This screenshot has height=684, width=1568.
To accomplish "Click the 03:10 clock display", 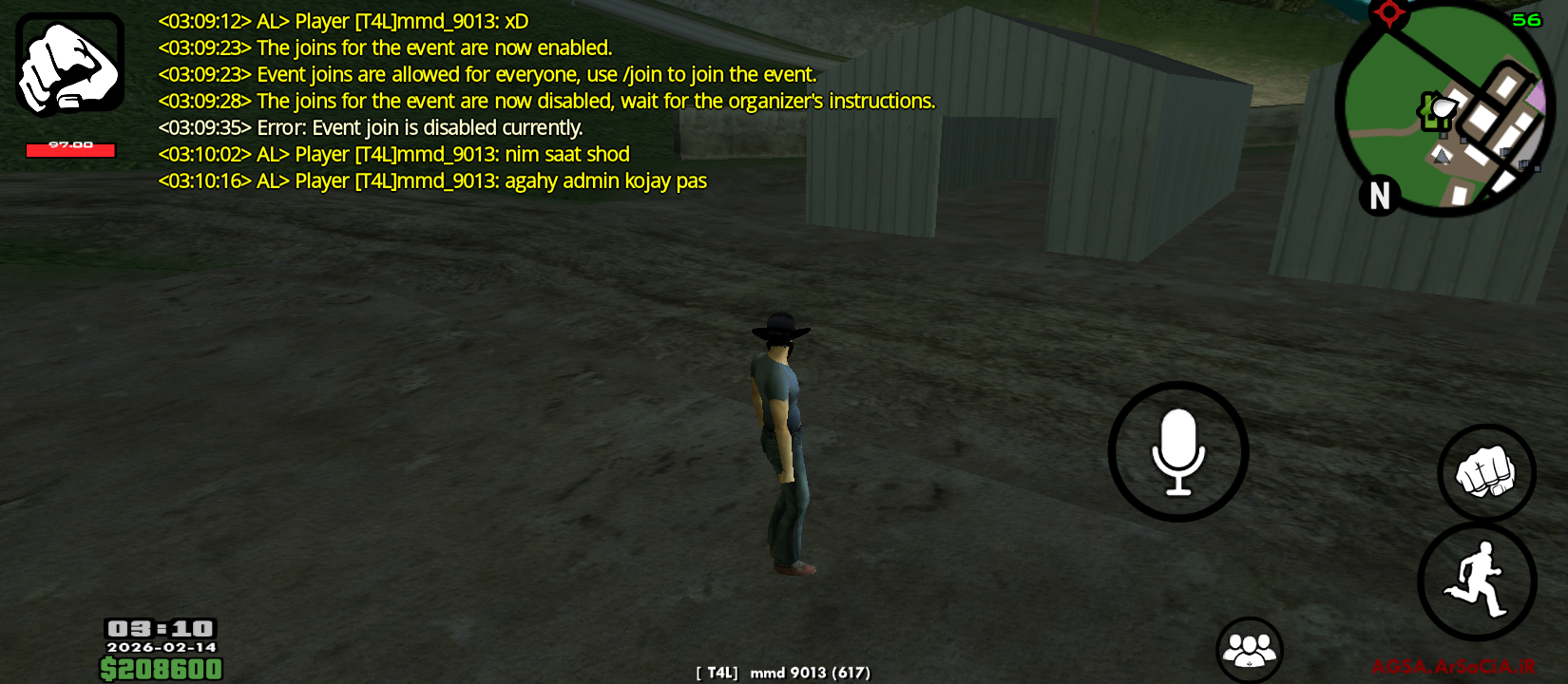I will (162, 629).
